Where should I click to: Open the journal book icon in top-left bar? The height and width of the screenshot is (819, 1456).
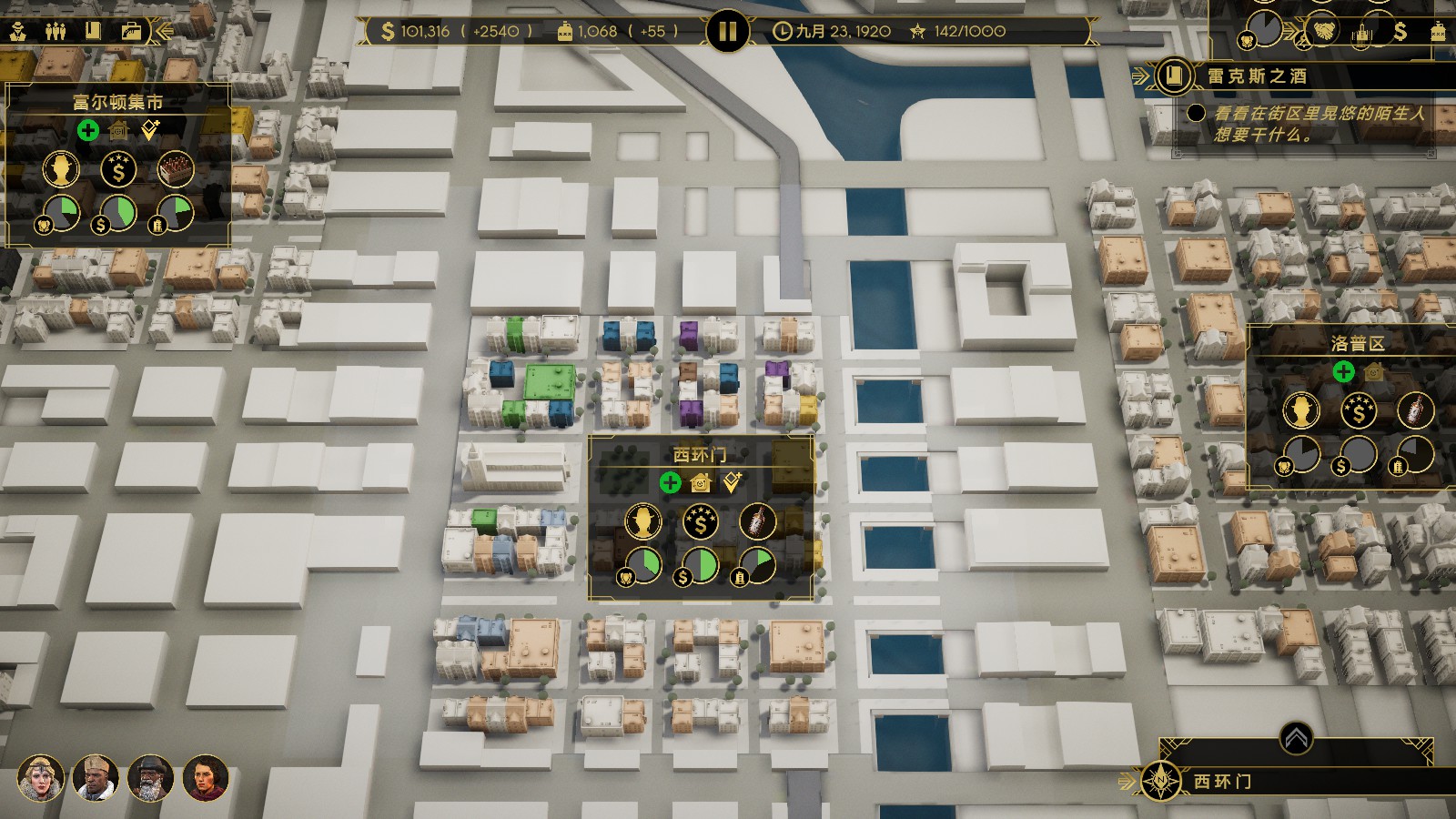click(x=93, y=30)
